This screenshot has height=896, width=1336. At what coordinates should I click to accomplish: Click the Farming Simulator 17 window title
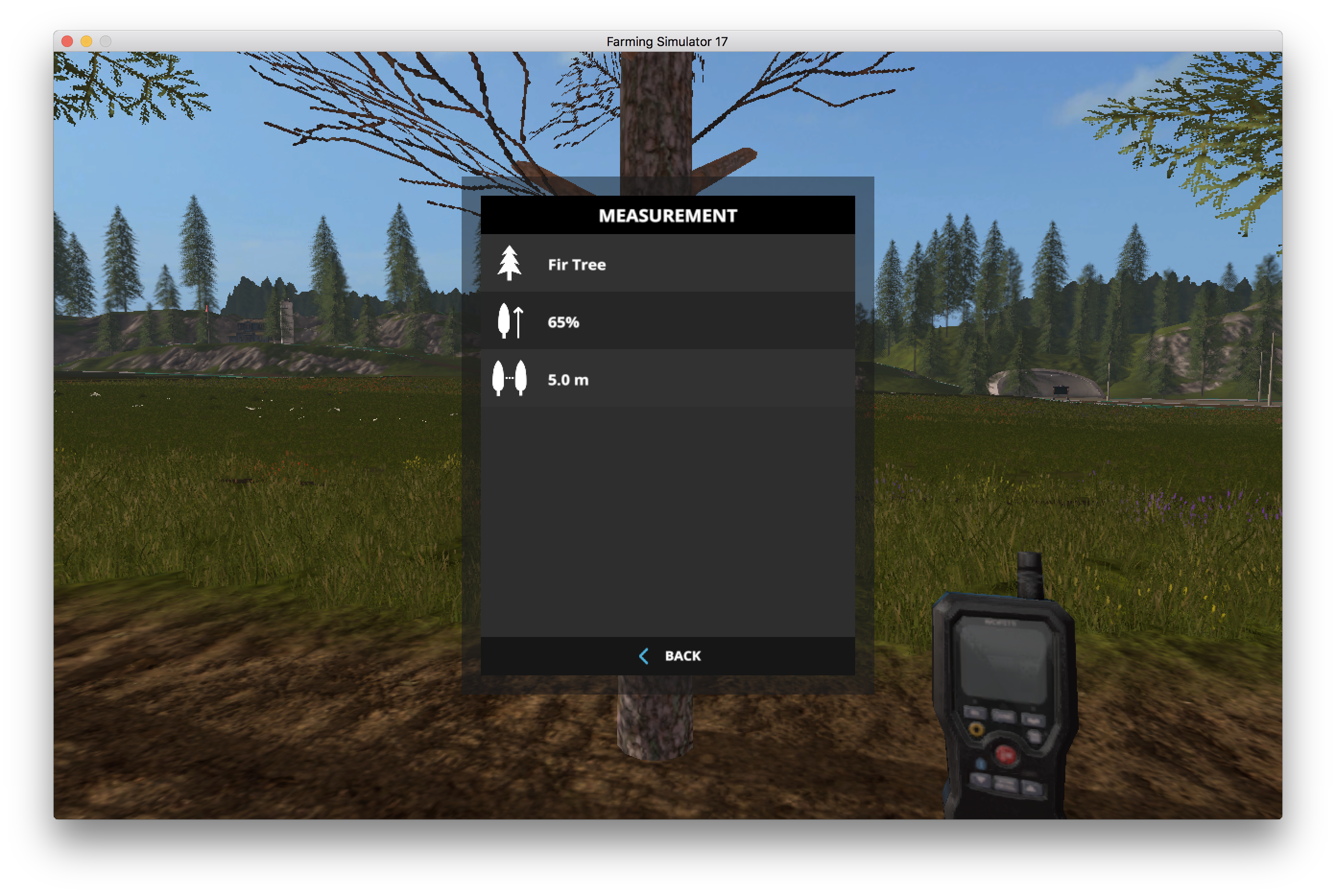coord(668,41)
